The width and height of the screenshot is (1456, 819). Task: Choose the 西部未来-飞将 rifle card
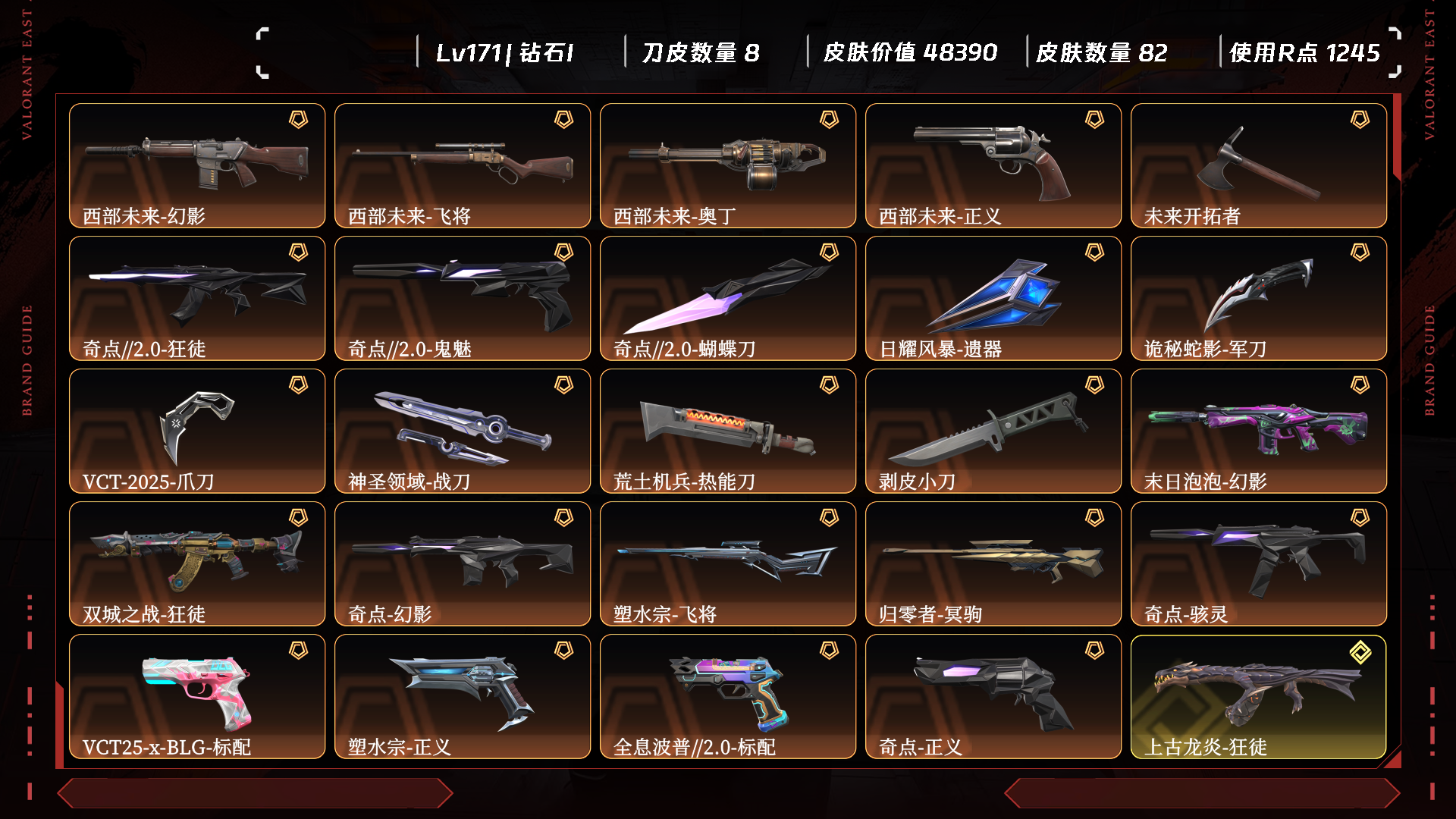[x=463, y=165]
